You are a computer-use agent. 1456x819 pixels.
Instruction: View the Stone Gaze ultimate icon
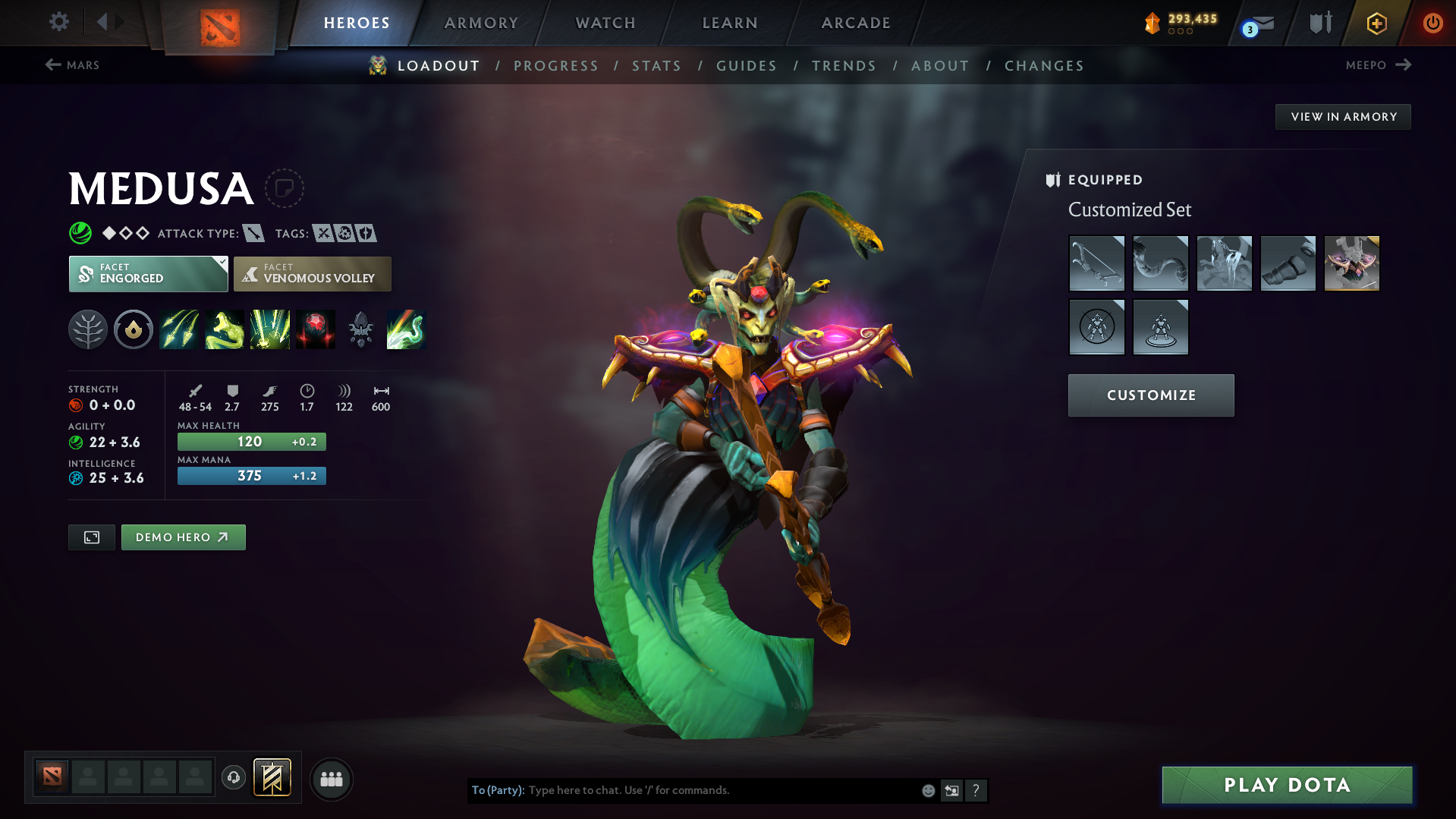316,329
